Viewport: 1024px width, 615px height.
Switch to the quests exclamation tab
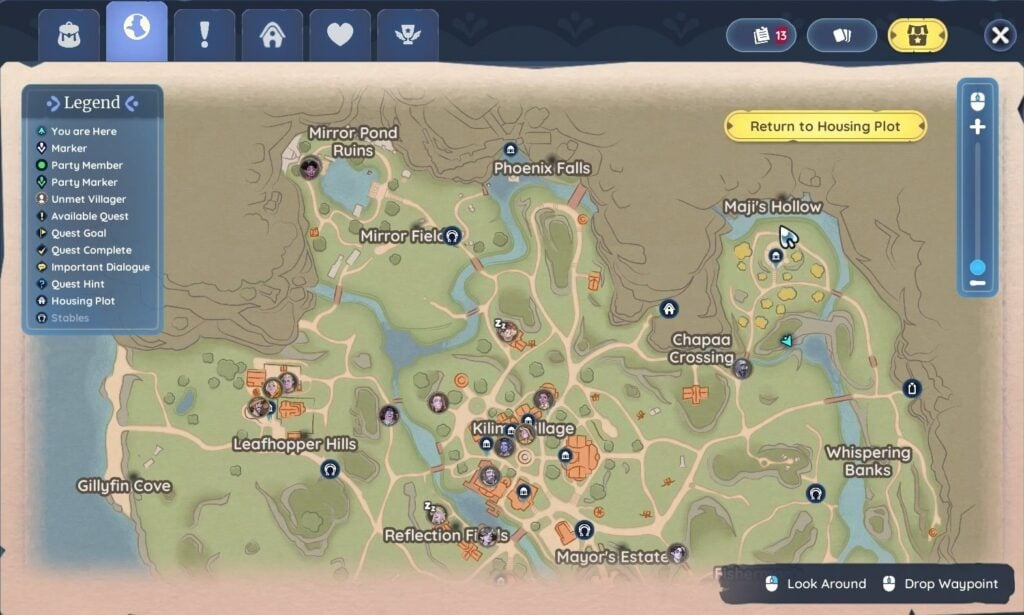[204, 35]
